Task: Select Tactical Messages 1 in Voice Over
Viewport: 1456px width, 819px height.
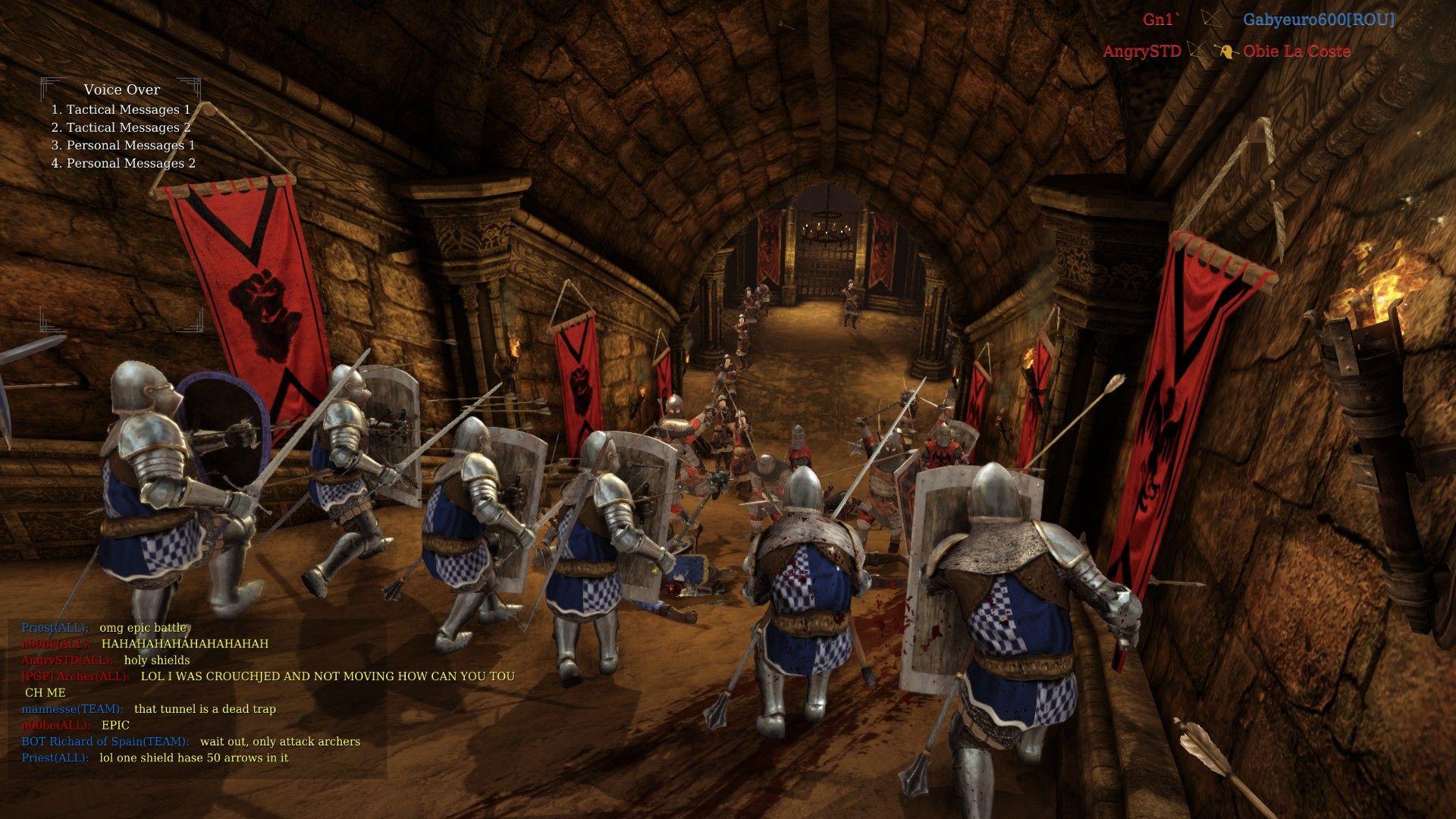Action: 122,109
